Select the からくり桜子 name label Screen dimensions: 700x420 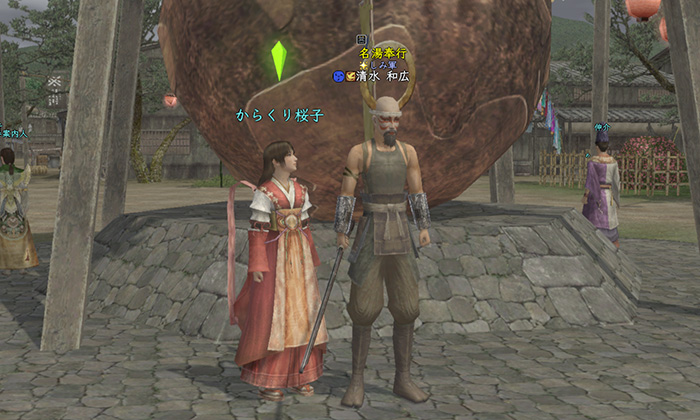click(x=280, y=115)
